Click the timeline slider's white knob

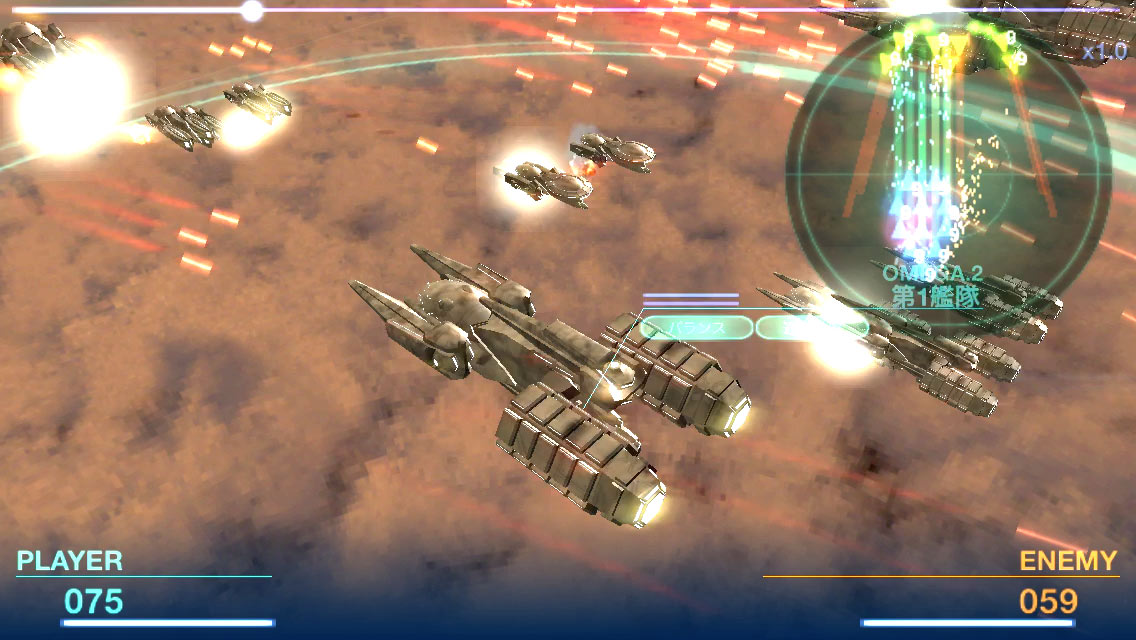252,11
